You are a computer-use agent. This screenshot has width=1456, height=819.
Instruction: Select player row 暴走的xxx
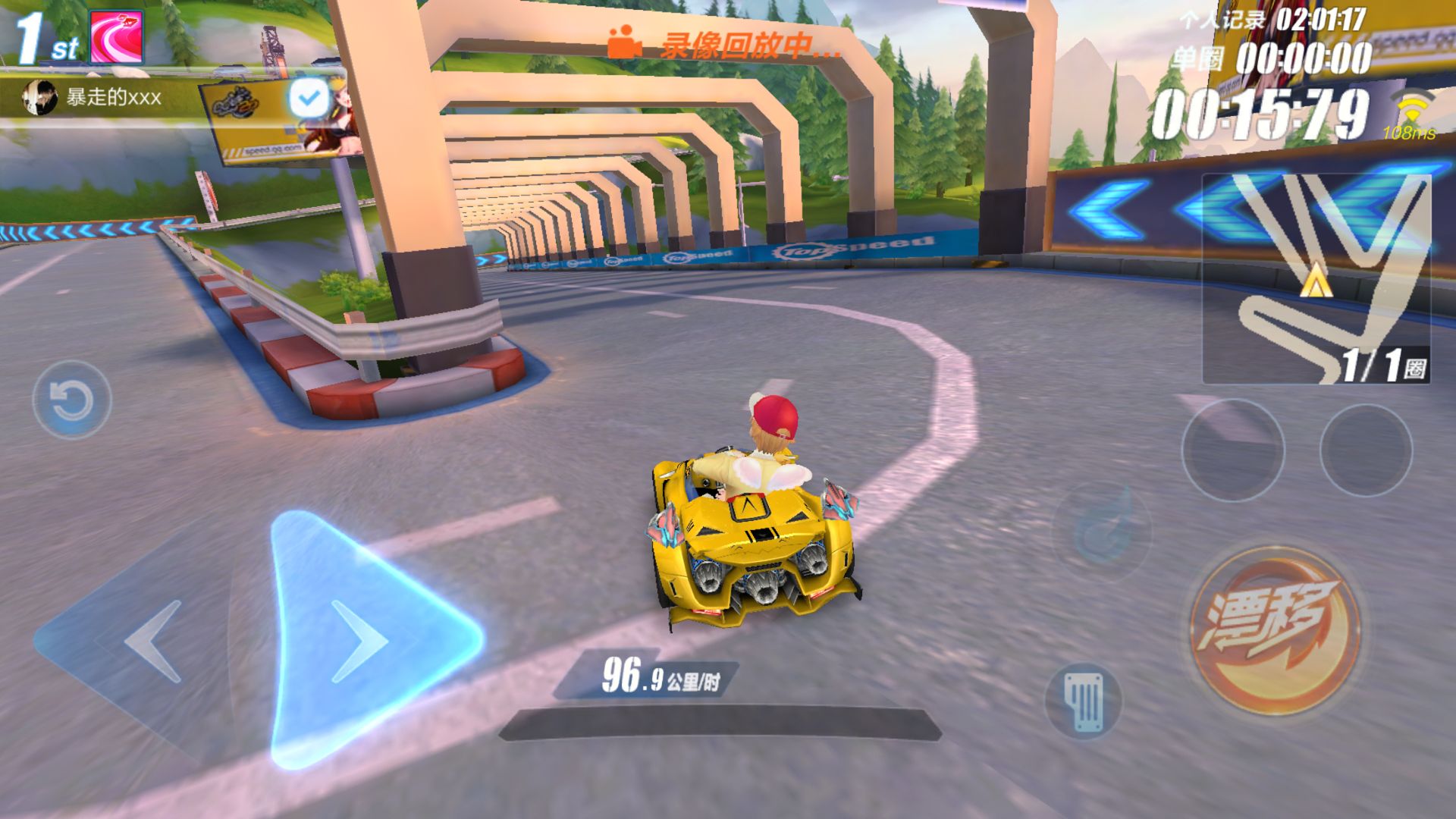click(x=114, y=97)
